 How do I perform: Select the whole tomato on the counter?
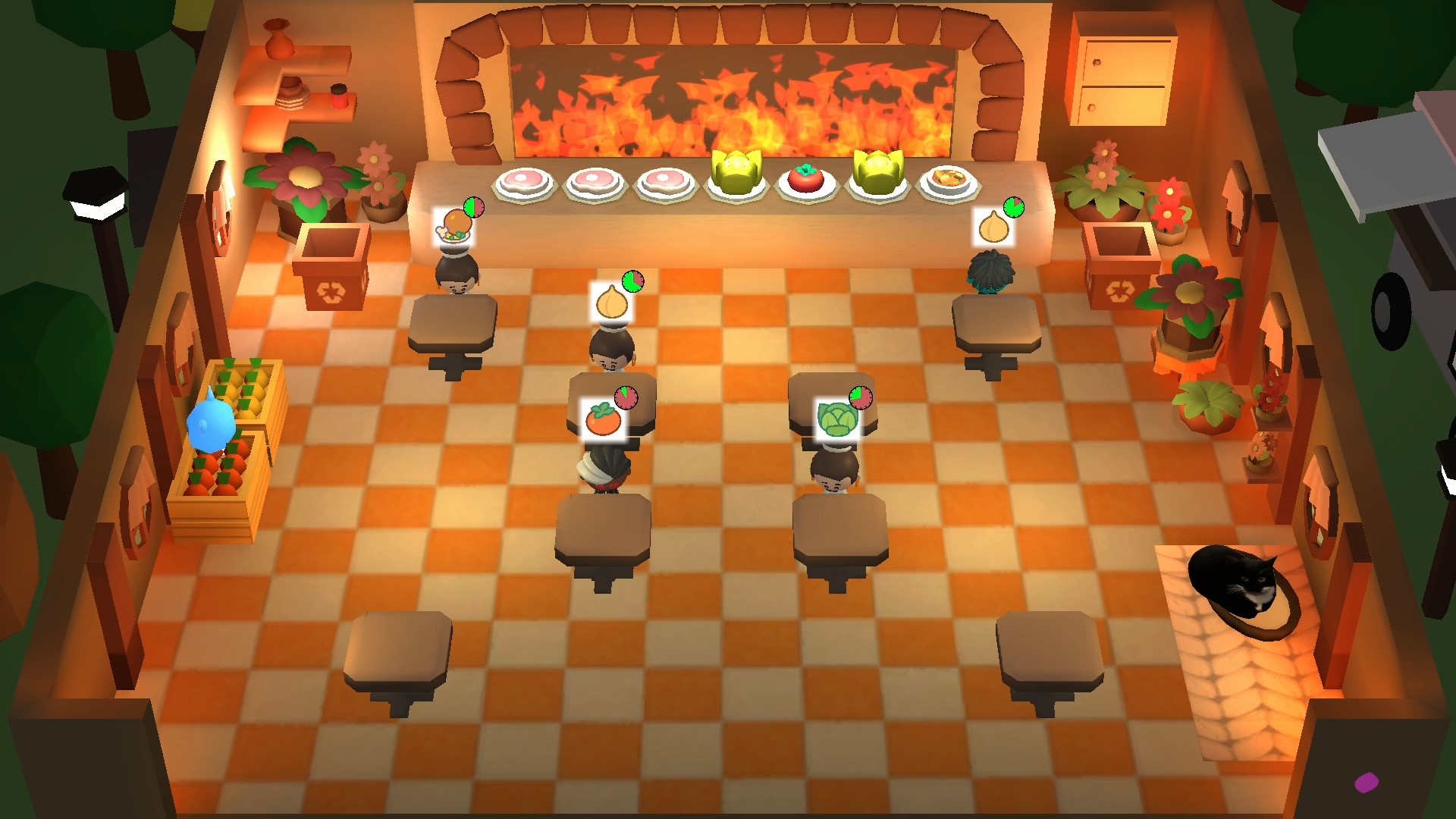[806, 182]
